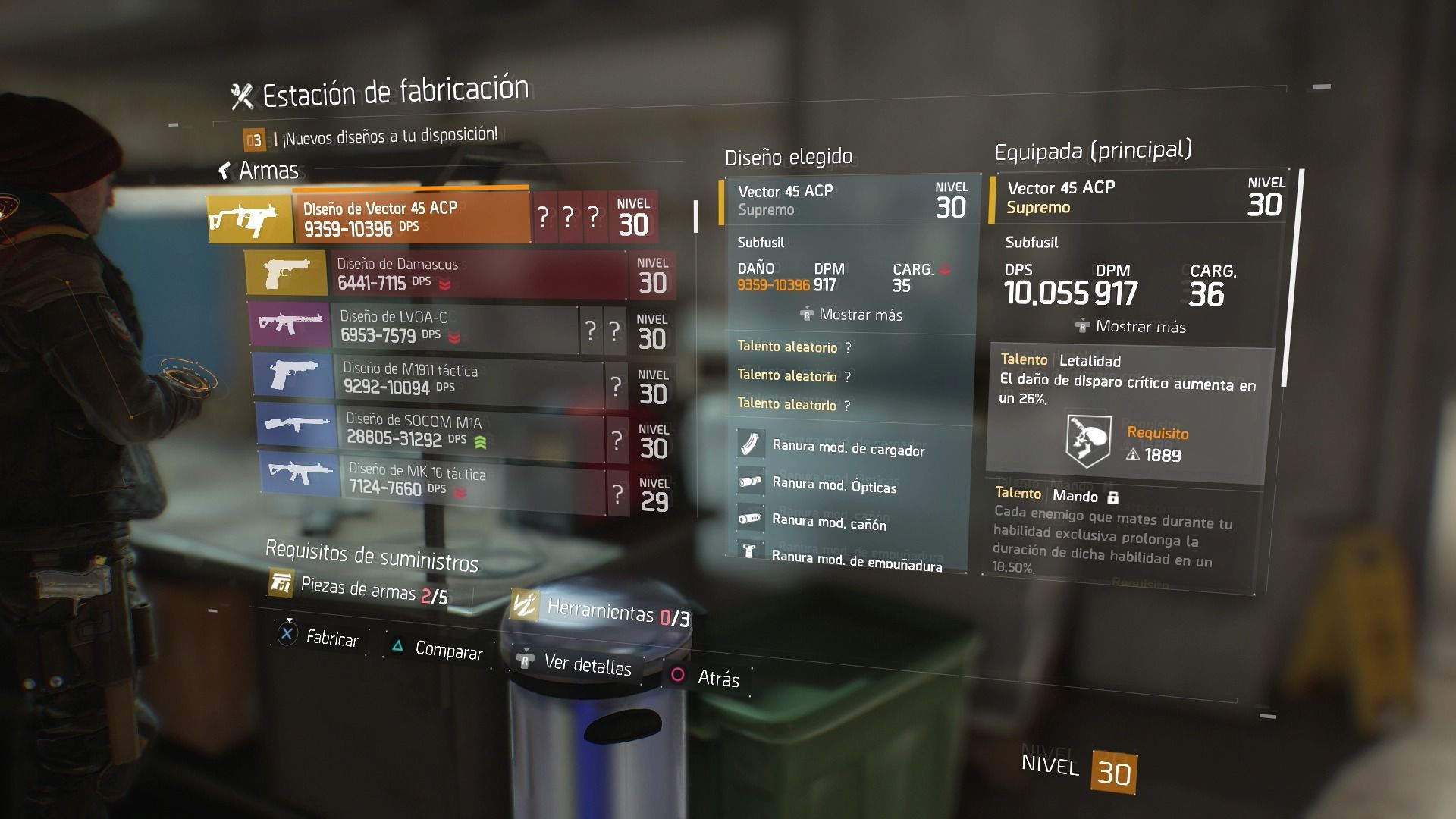Select the Ranura mod. cañón slot

(x=828, y=522)
